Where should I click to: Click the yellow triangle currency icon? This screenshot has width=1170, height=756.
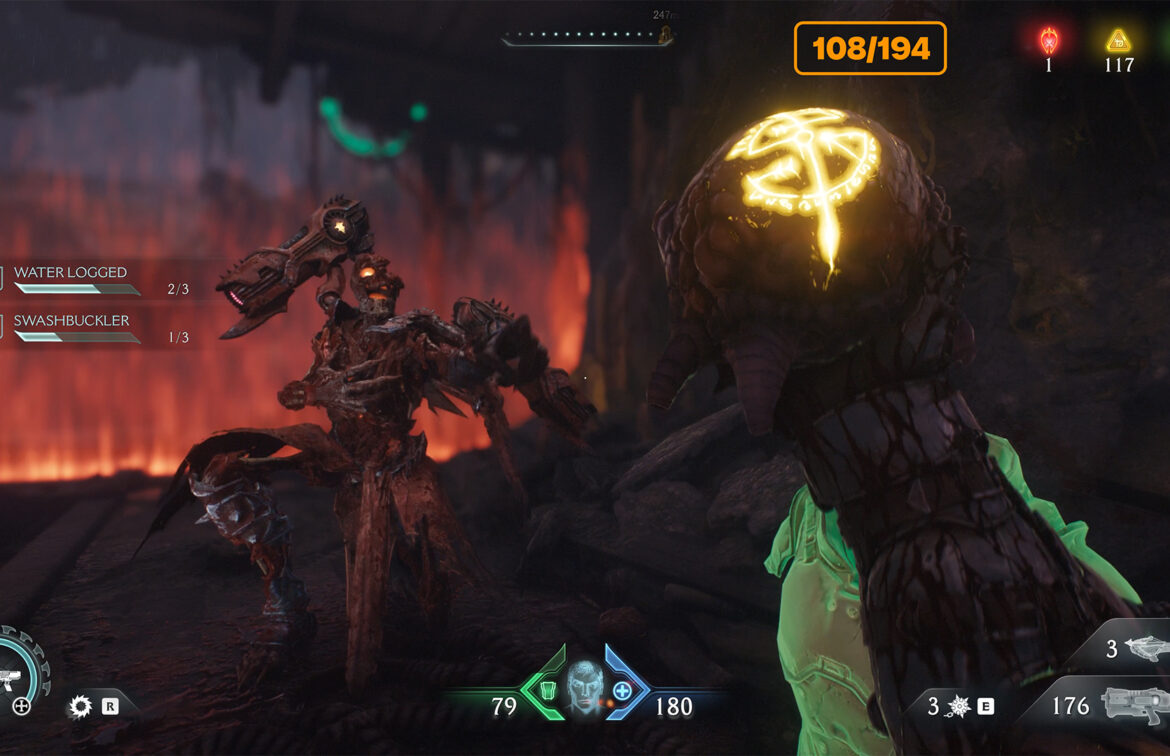1117,41
